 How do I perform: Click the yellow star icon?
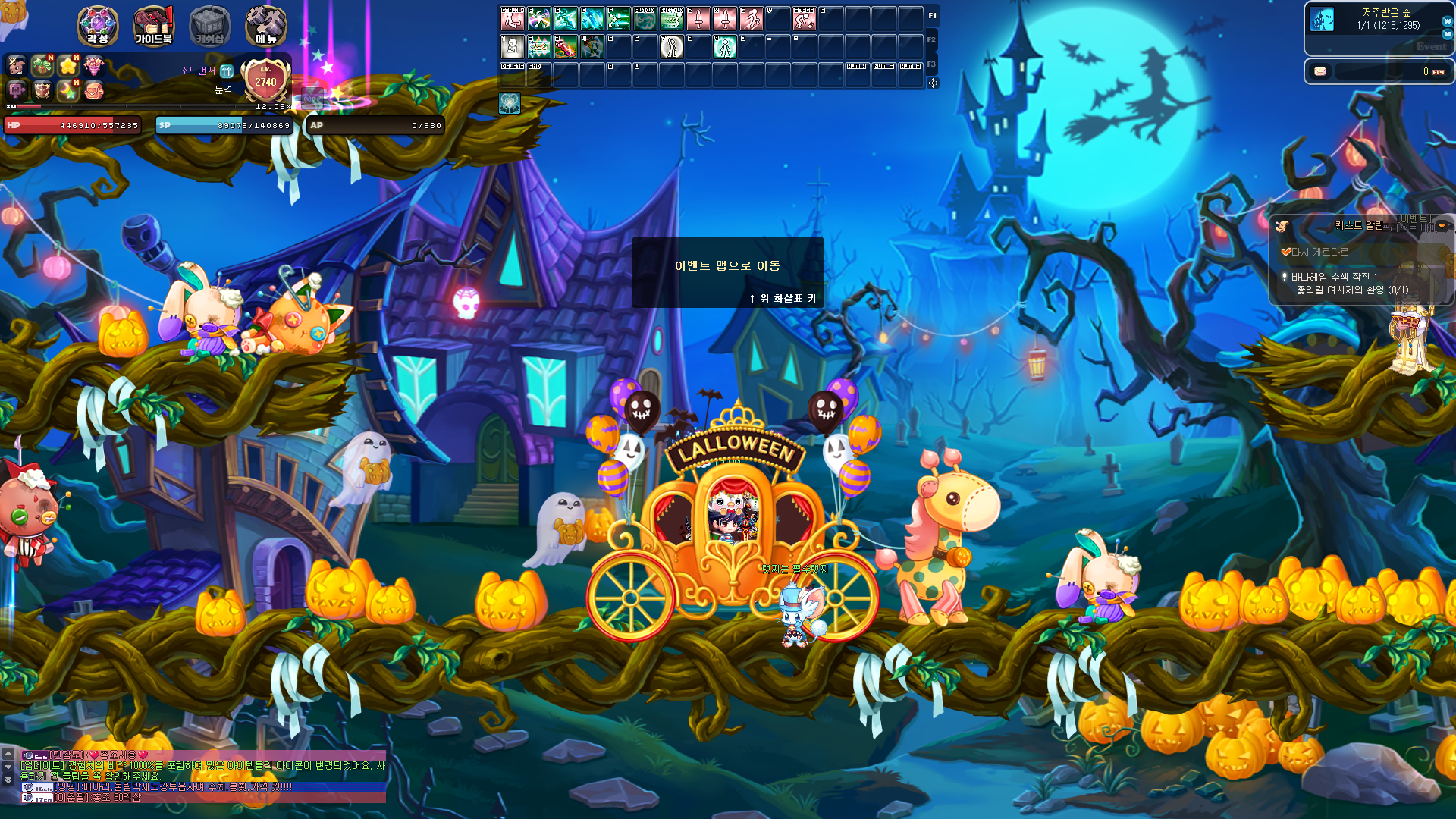[68, 66]
